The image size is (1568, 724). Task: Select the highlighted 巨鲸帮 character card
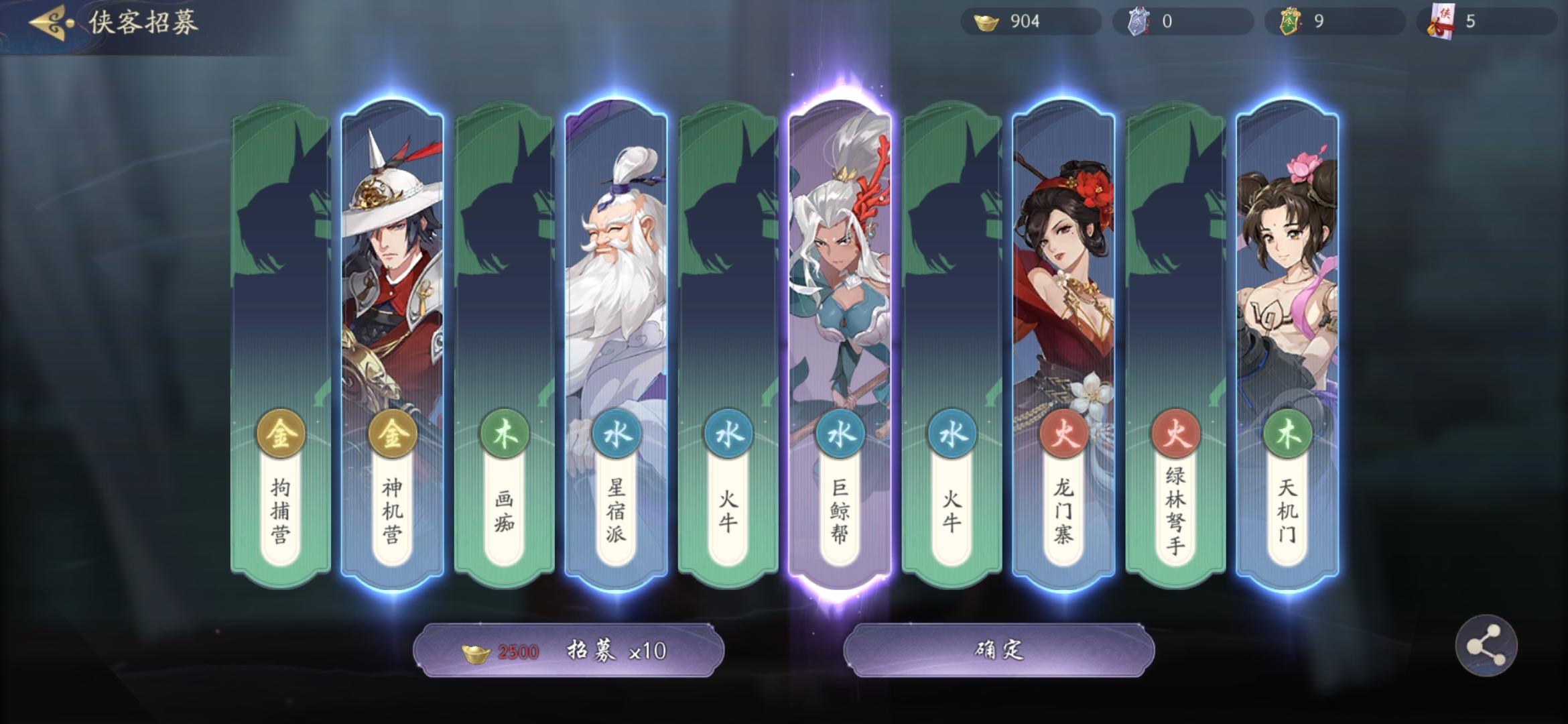[x=840, y=302]
